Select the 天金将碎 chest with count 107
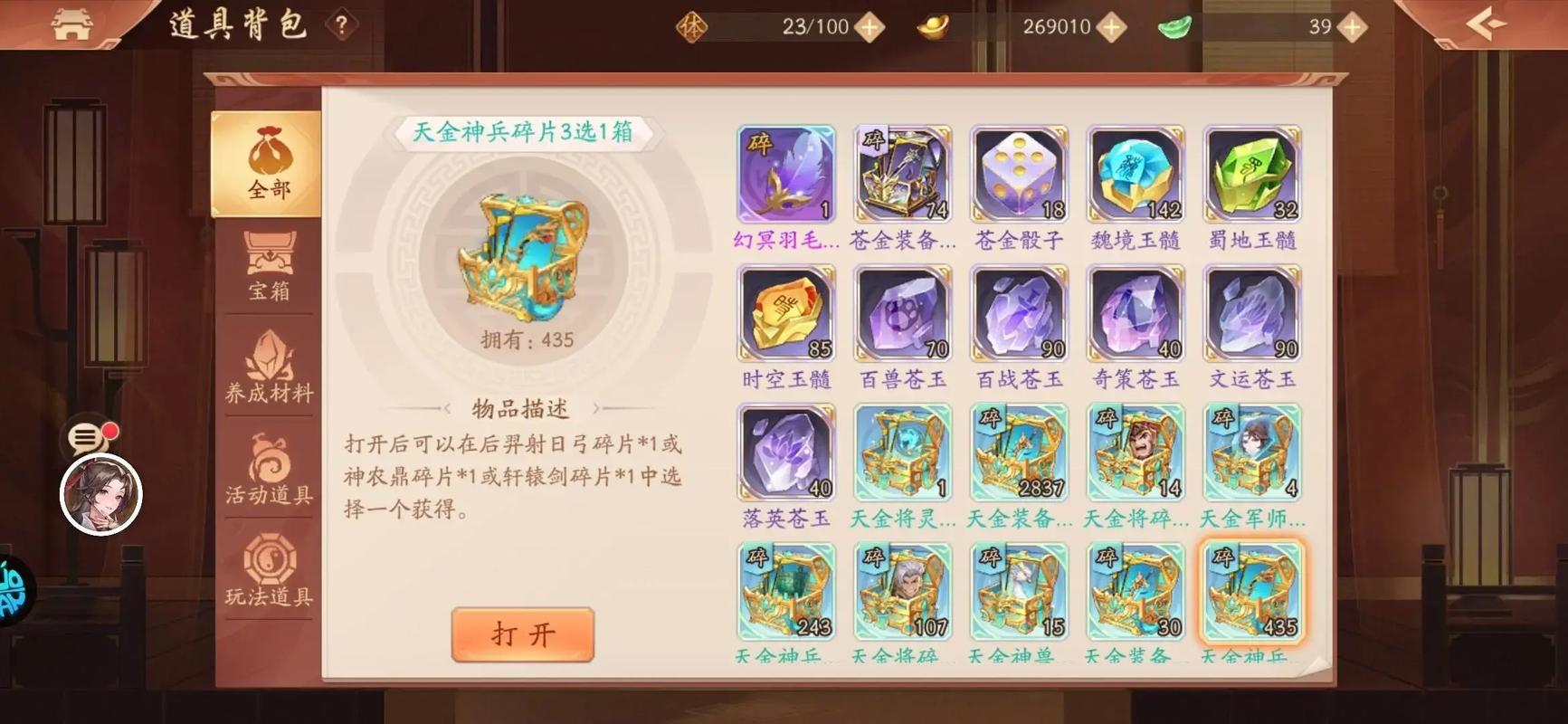Screen dimensions: 1568x724 [901, 591]
